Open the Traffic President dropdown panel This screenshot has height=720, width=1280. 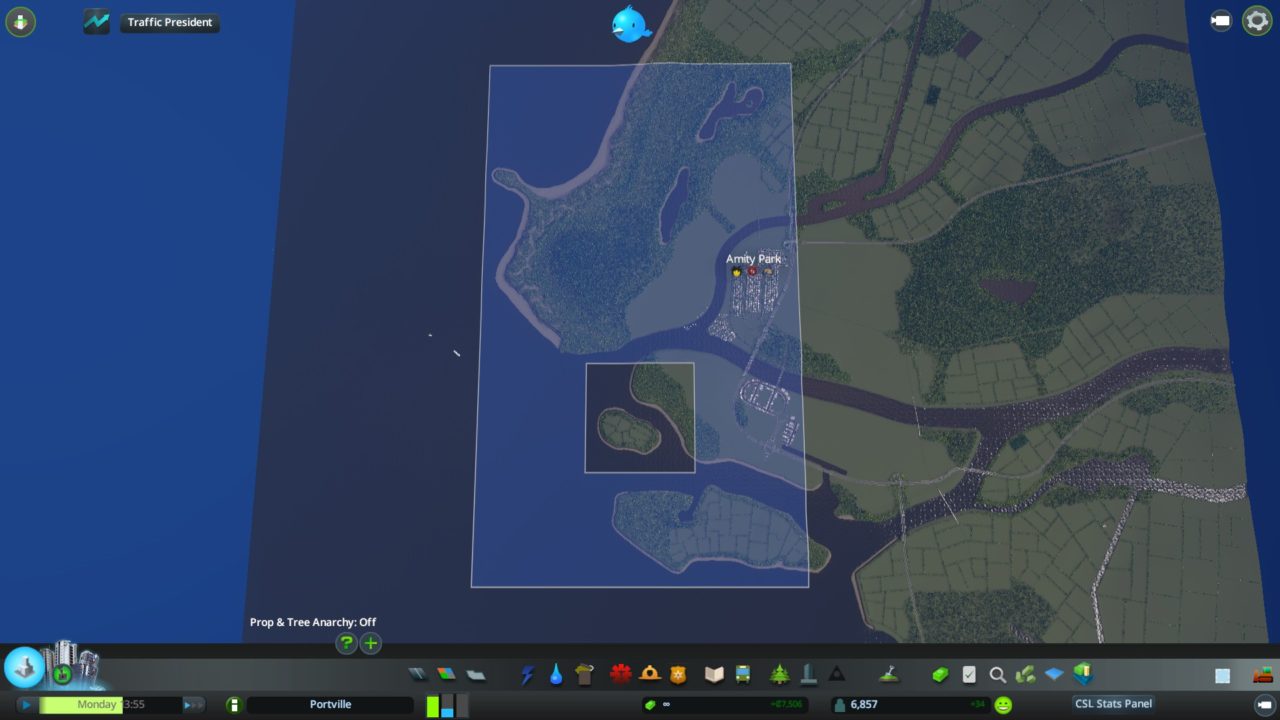(x=170, y=22)
